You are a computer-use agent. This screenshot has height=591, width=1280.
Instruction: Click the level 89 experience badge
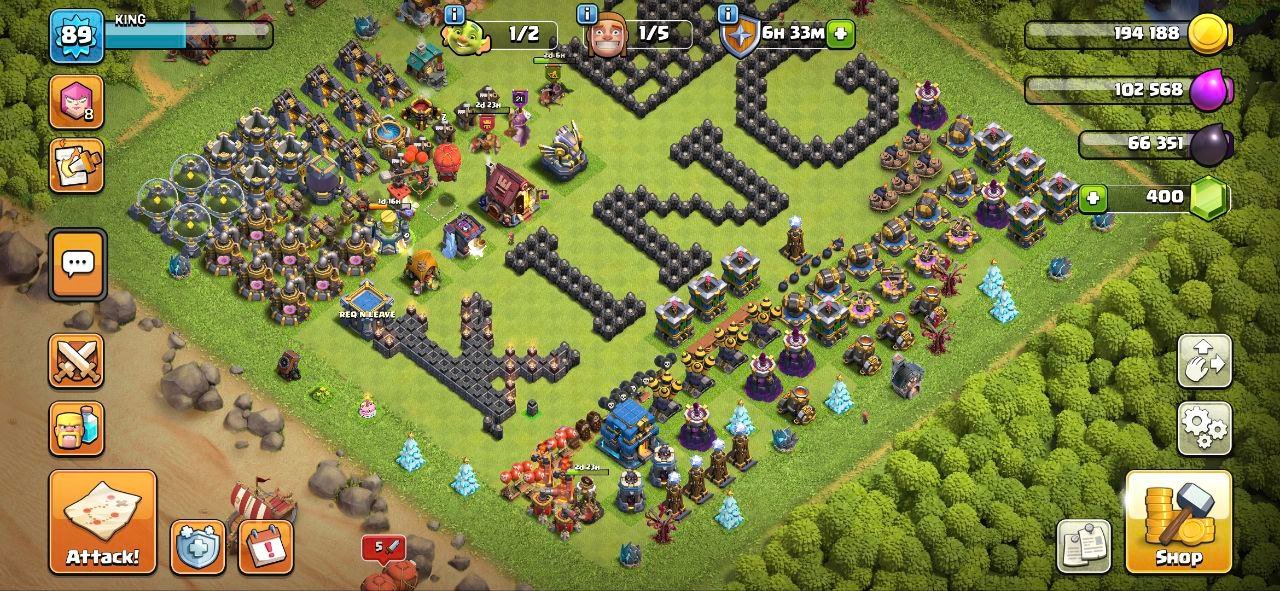pyautogui.click(x=76, y=35)
